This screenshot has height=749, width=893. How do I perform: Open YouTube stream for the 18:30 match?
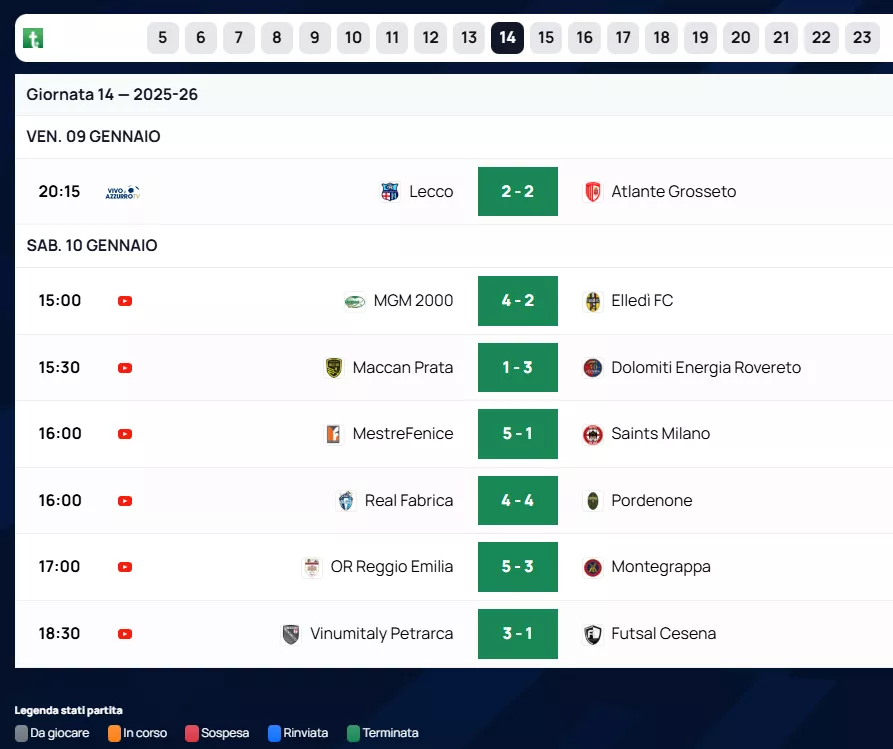[125, 634]
